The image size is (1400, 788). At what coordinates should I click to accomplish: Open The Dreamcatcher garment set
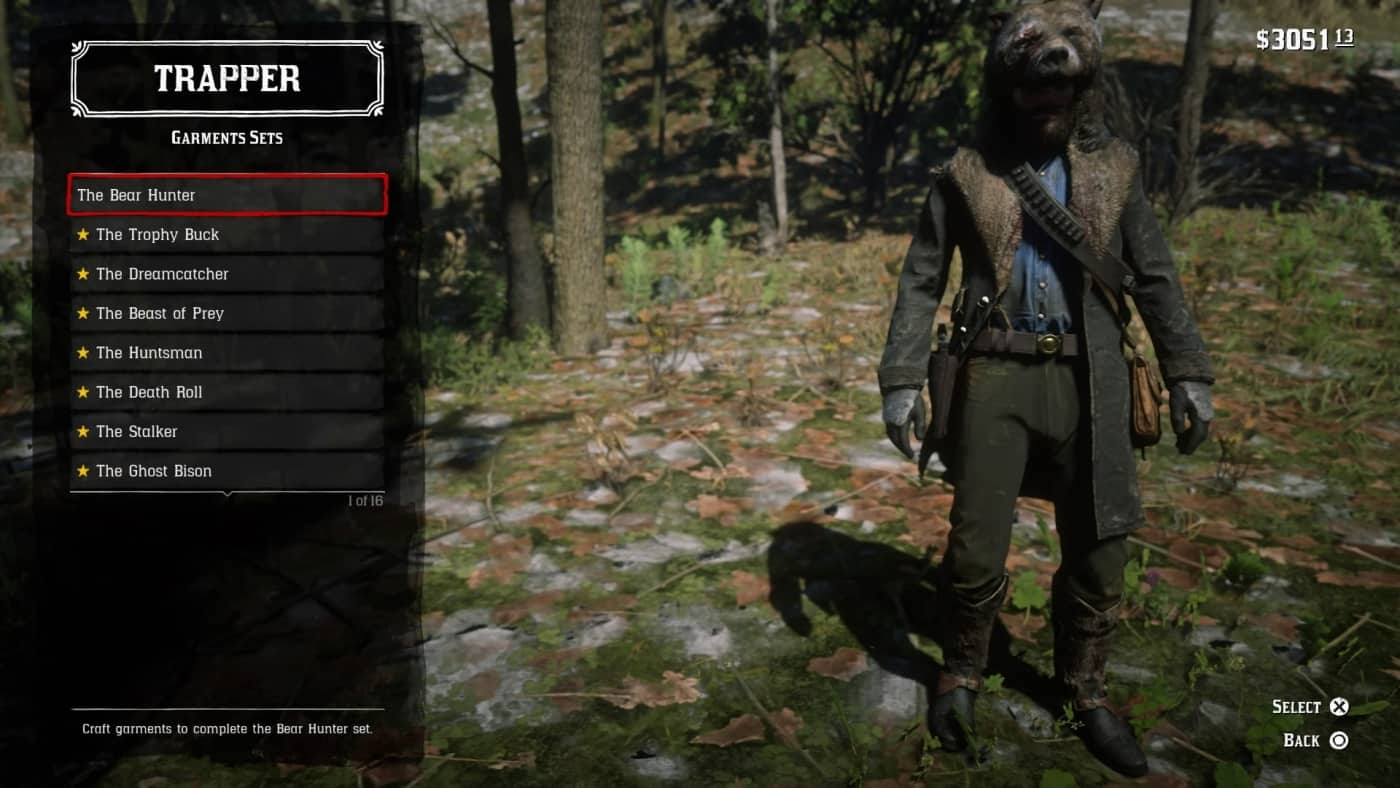(227, 273)
